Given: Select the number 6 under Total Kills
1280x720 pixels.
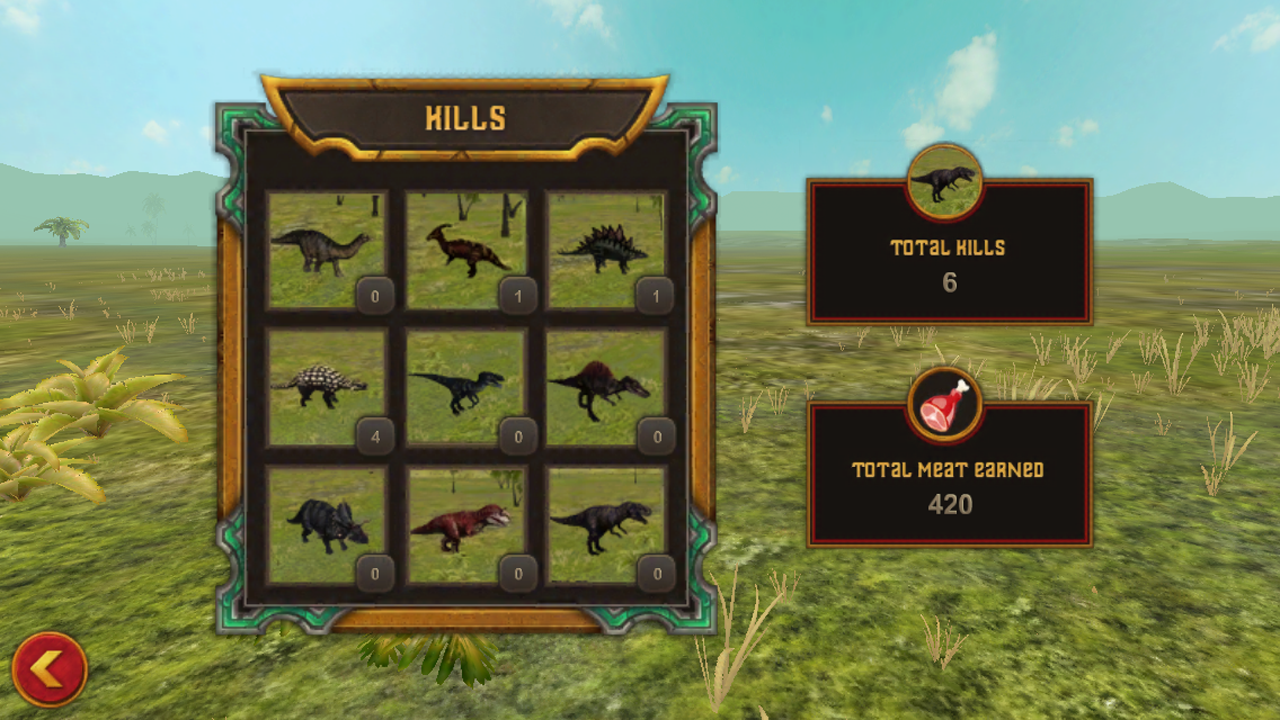Looking at the screenshot, I should [x=949, y=283].
